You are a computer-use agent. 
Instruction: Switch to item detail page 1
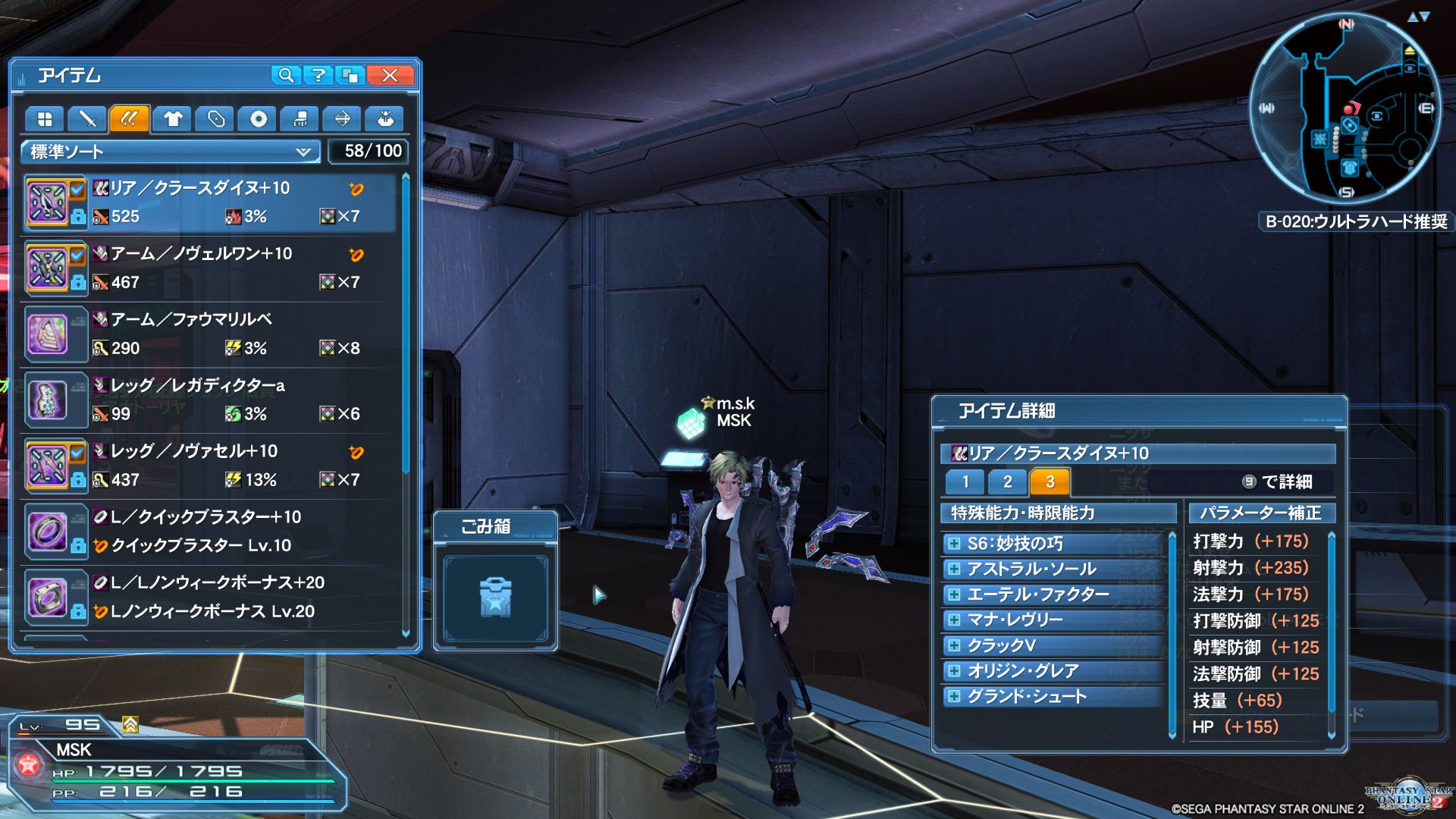click(x=965, y=482)
